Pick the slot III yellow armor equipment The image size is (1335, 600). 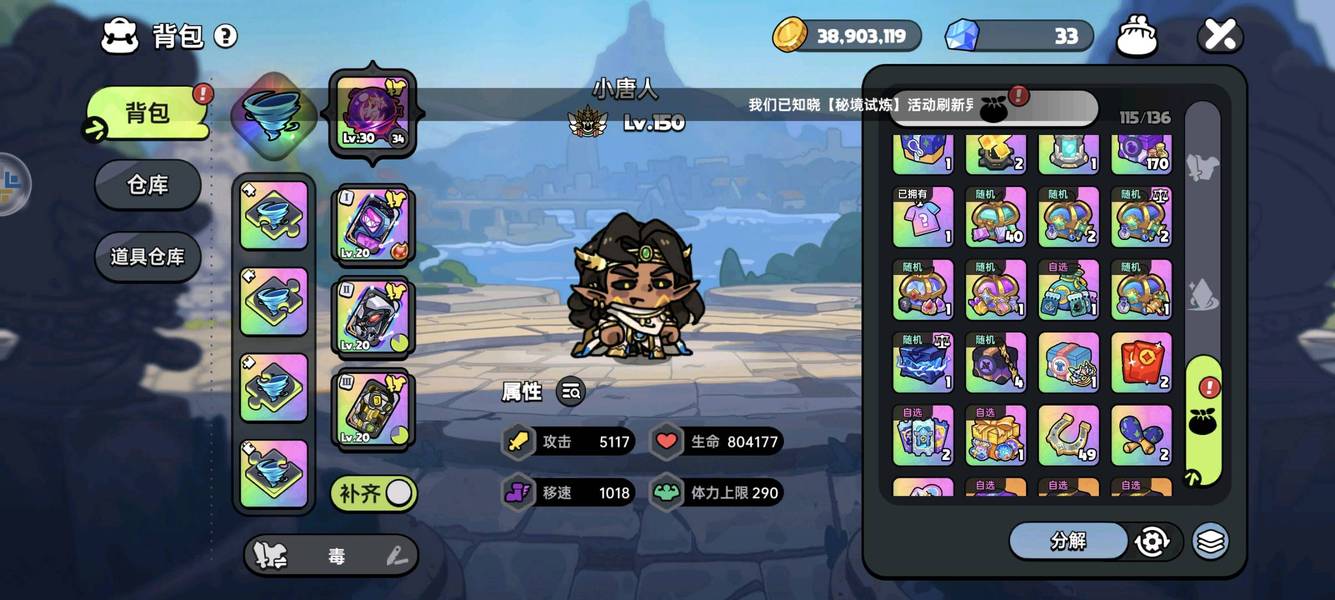coord(372,408)
